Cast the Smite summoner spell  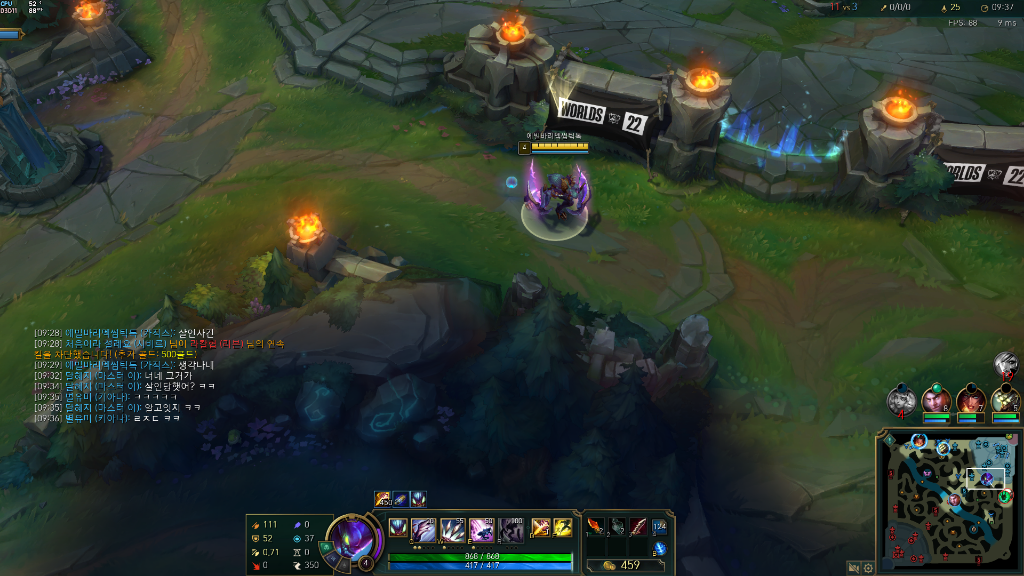click(x=540, y=527)
